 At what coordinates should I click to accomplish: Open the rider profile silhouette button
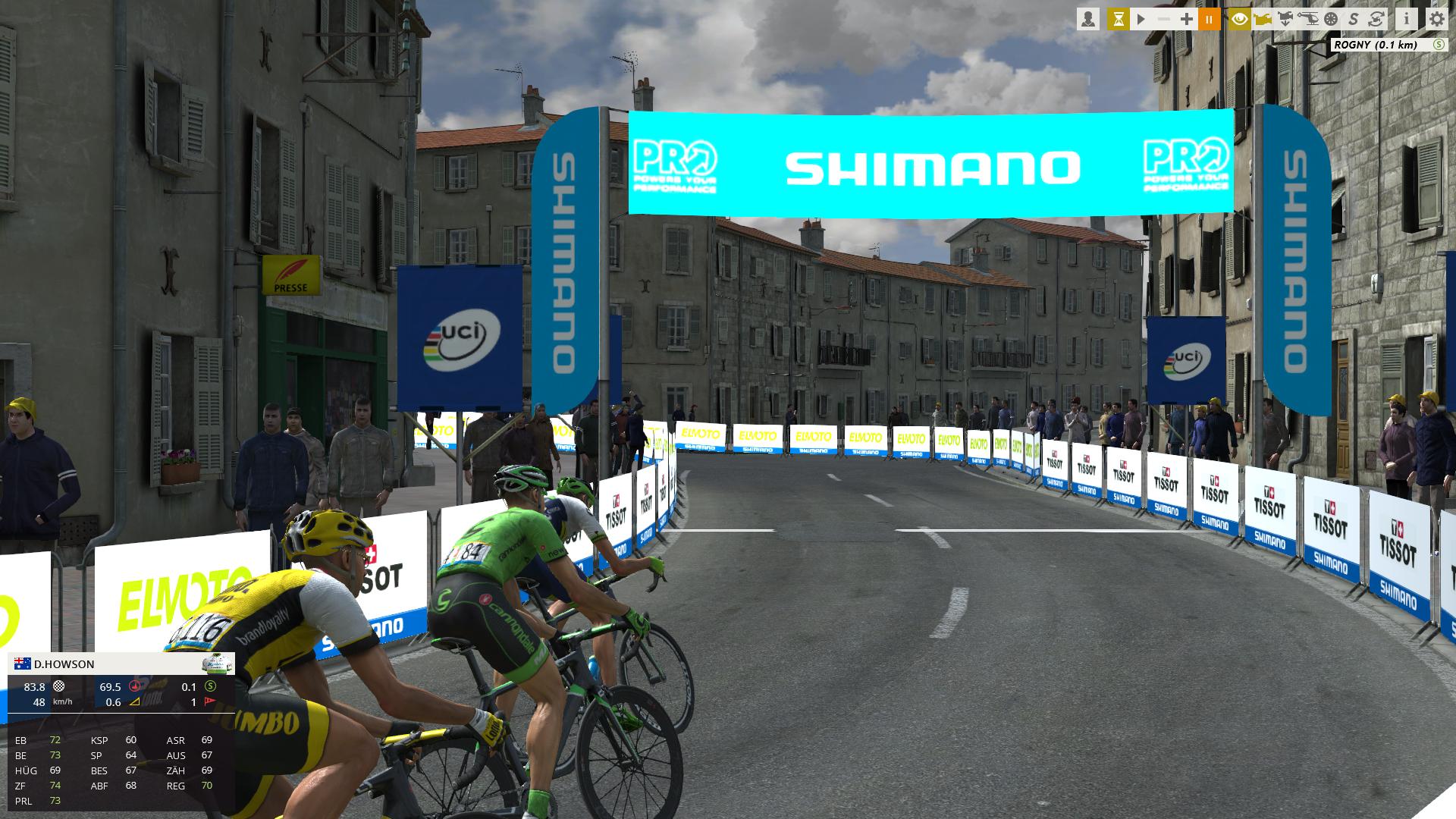tap(1088, 19)
